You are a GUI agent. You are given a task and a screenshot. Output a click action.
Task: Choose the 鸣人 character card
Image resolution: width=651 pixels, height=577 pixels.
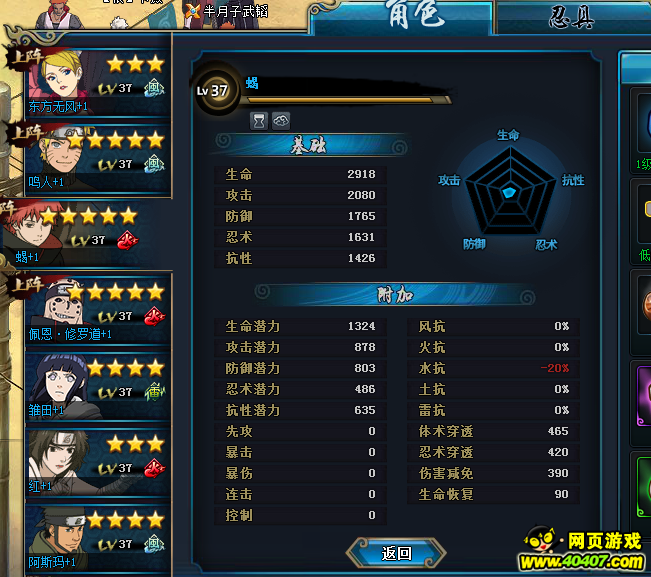(90, 157)
